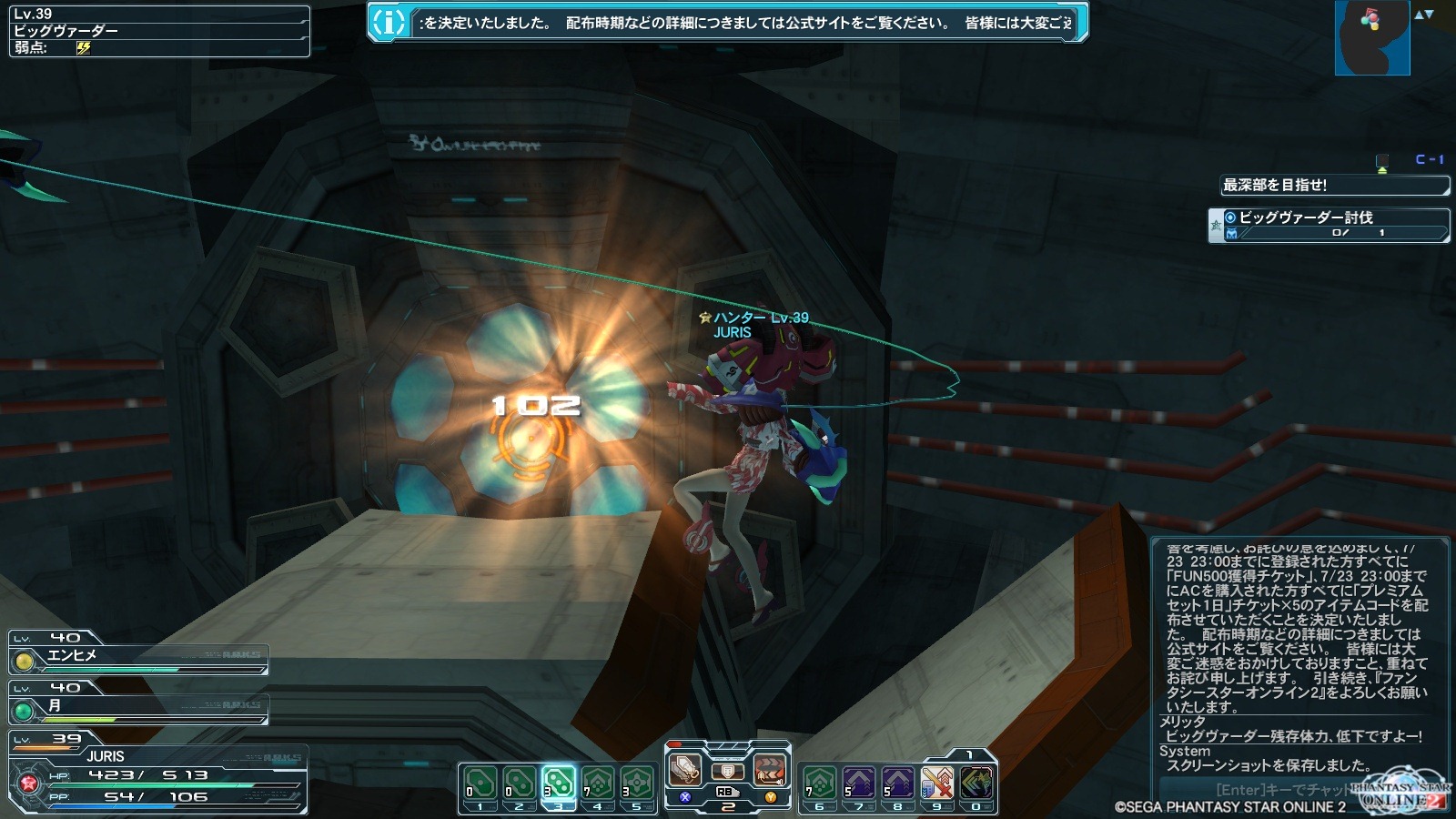The width and height of the screenshot is (1456, 819).
Task: Select the highlighted three-dot healing item in slot 3
Action: [558, 783]
